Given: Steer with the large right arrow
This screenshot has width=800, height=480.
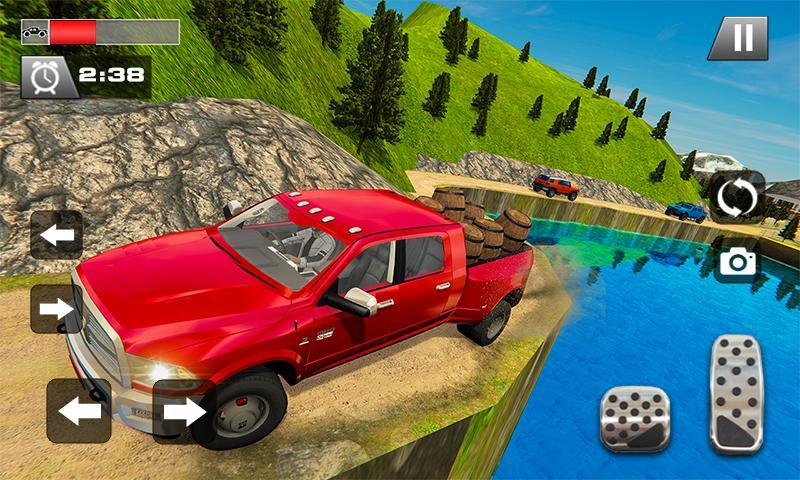Looking at the screenshot, I should point(184,410).
